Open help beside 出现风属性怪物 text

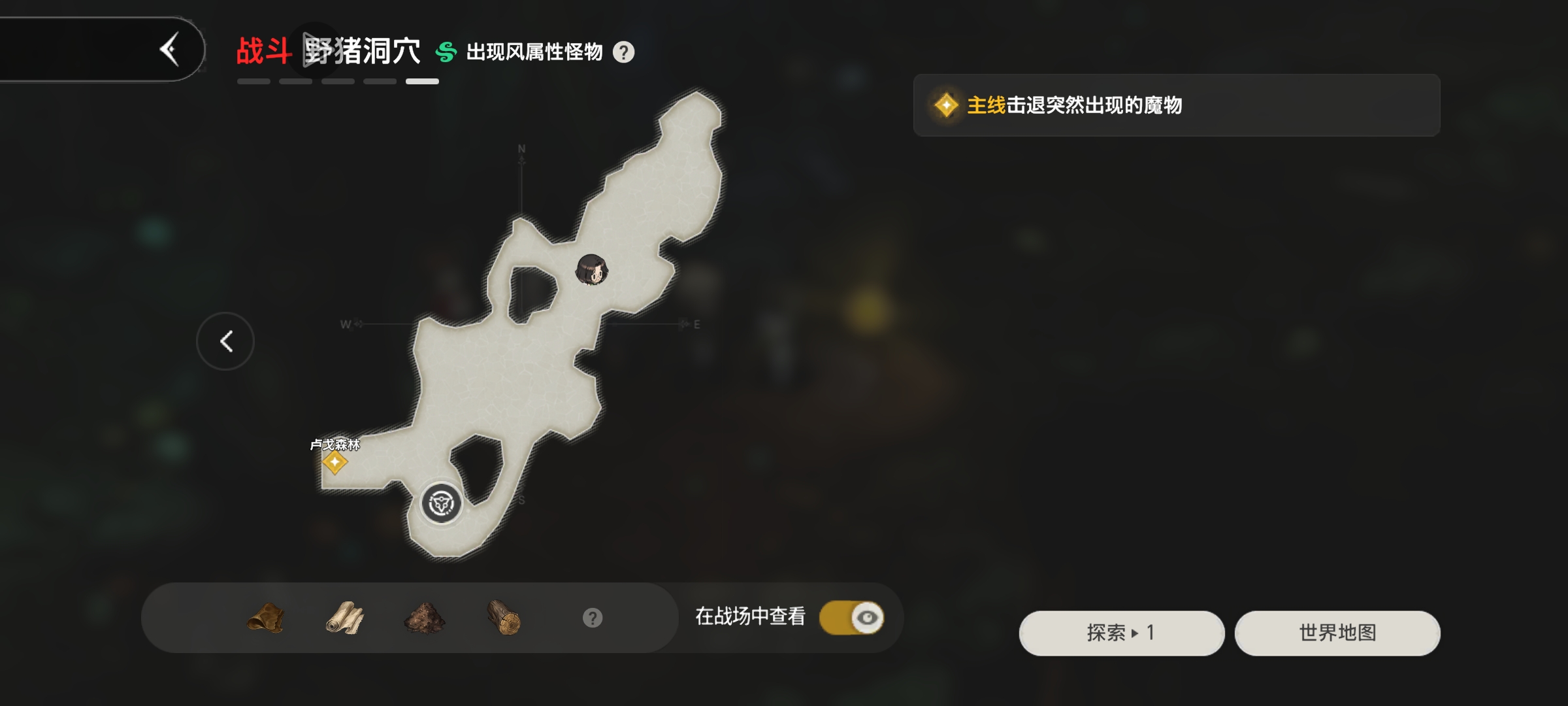click(x=625, y=53)
